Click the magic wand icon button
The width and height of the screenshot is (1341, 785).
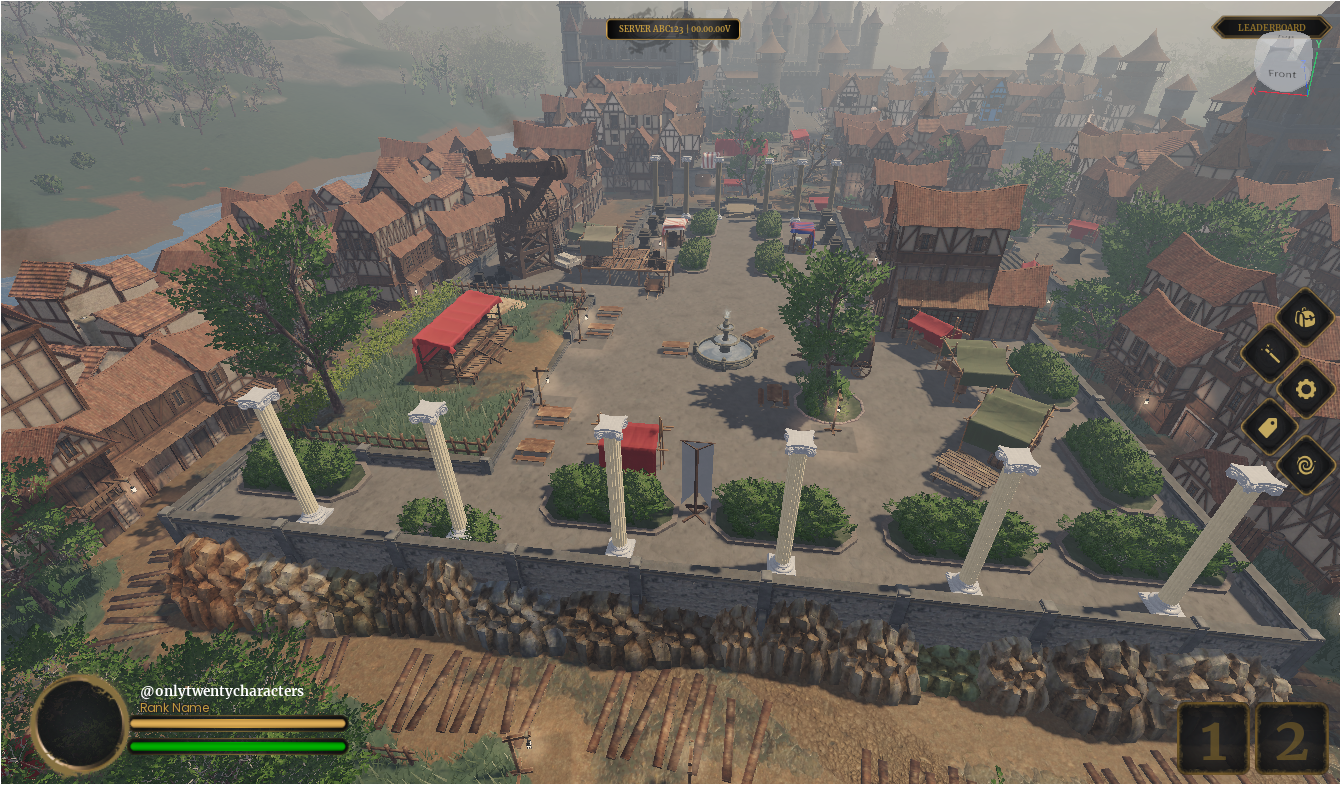(x=1270, y=353)
